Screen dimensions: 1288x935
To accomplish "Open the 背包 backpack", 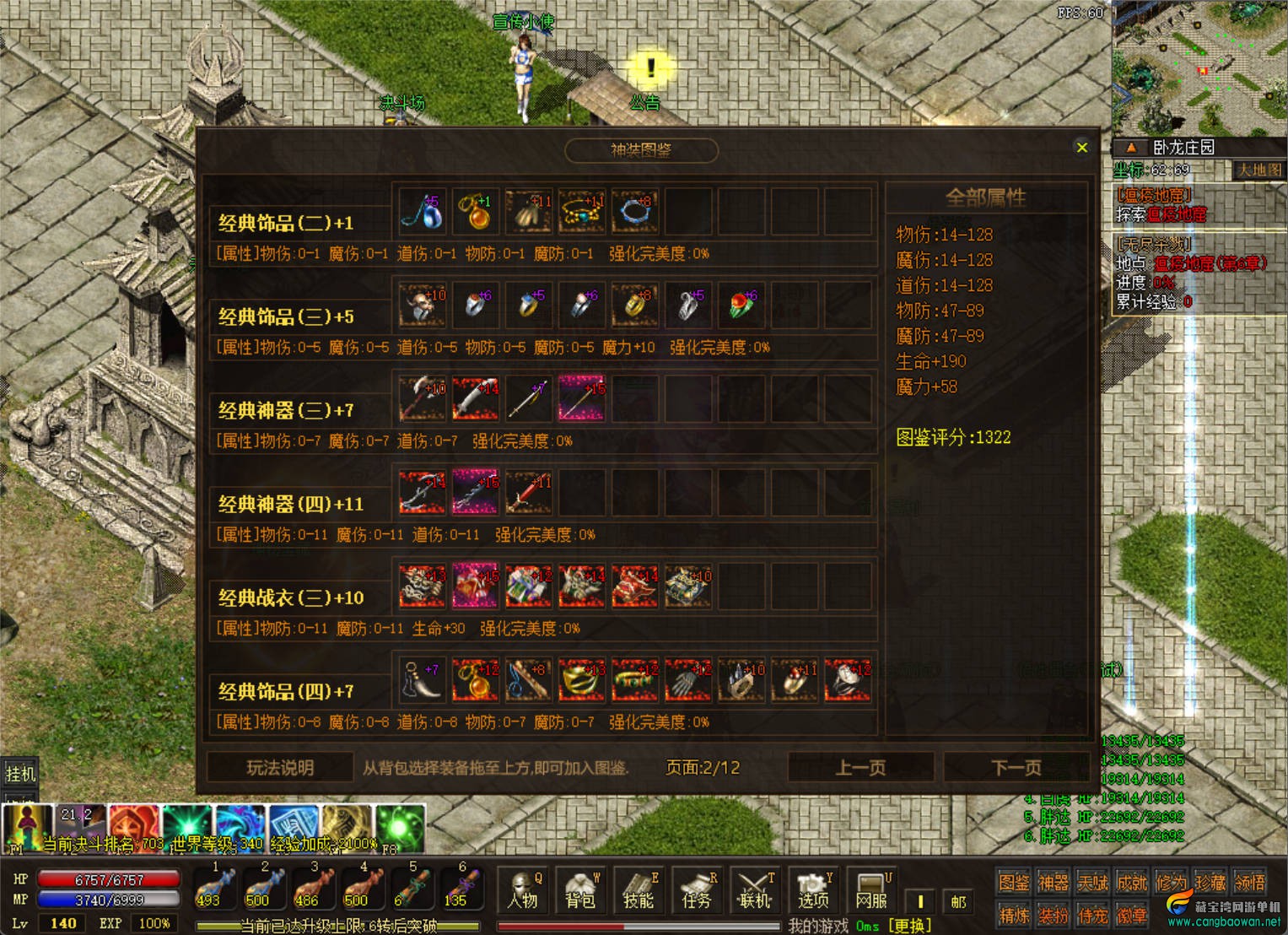I will coord(580,891).
